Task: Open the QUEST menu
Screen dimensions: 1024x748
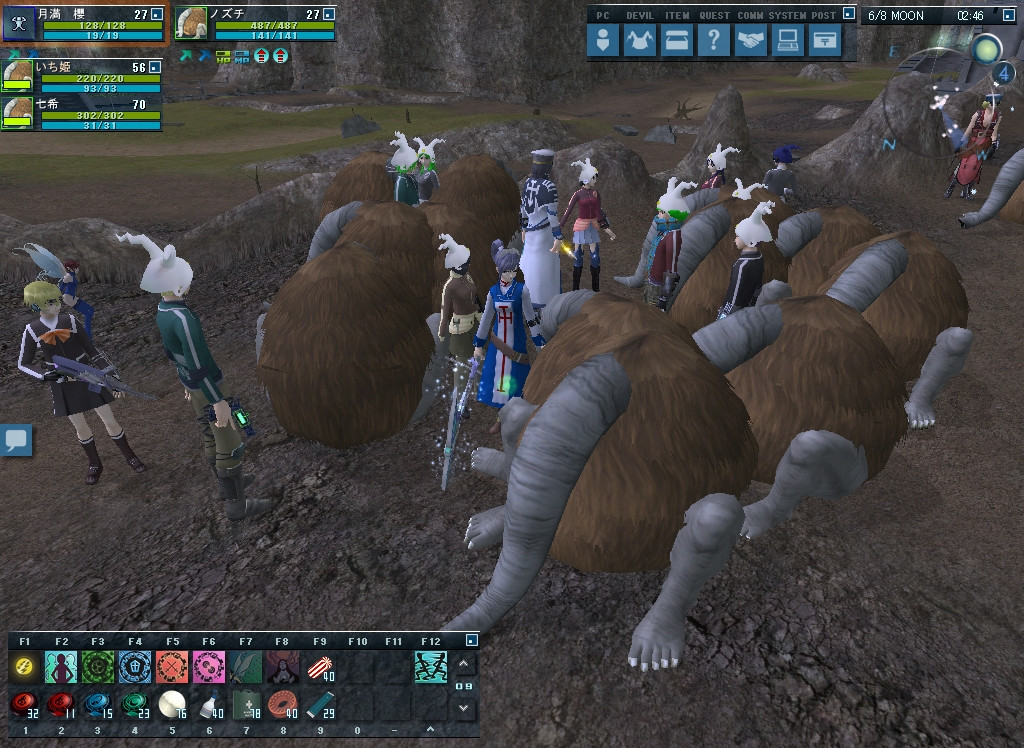Action: coord(713,41)
